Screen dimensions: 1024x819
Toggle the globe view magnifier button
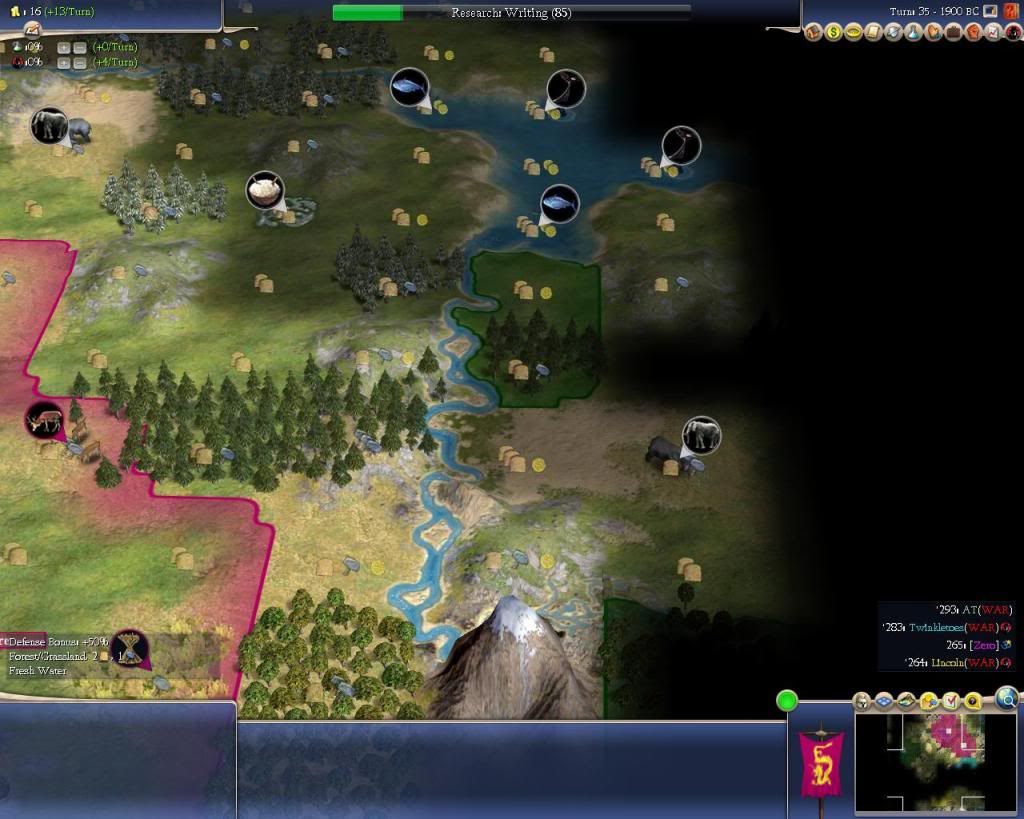pos(1006,699)
